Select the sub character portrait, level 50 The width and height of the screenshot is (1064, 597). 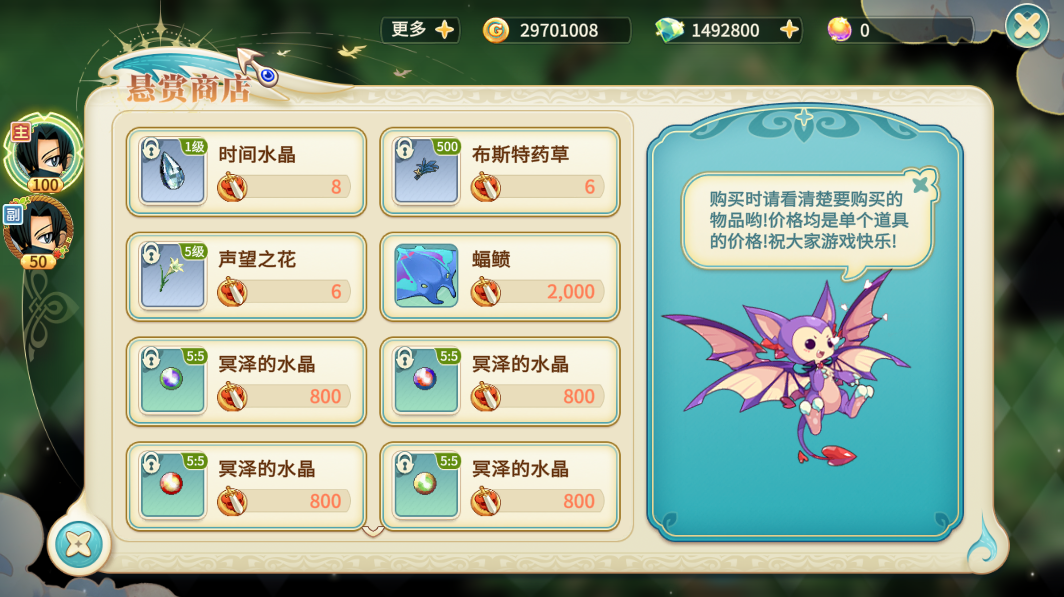(x=40, y=230)
